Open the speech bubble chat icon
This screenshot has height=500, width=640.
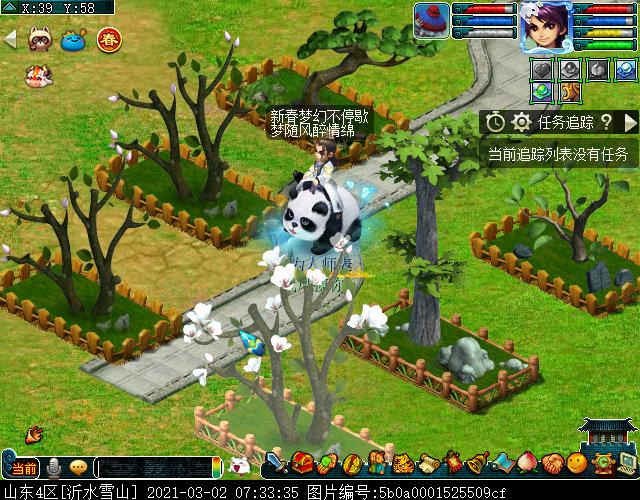[x=78, y=468]
